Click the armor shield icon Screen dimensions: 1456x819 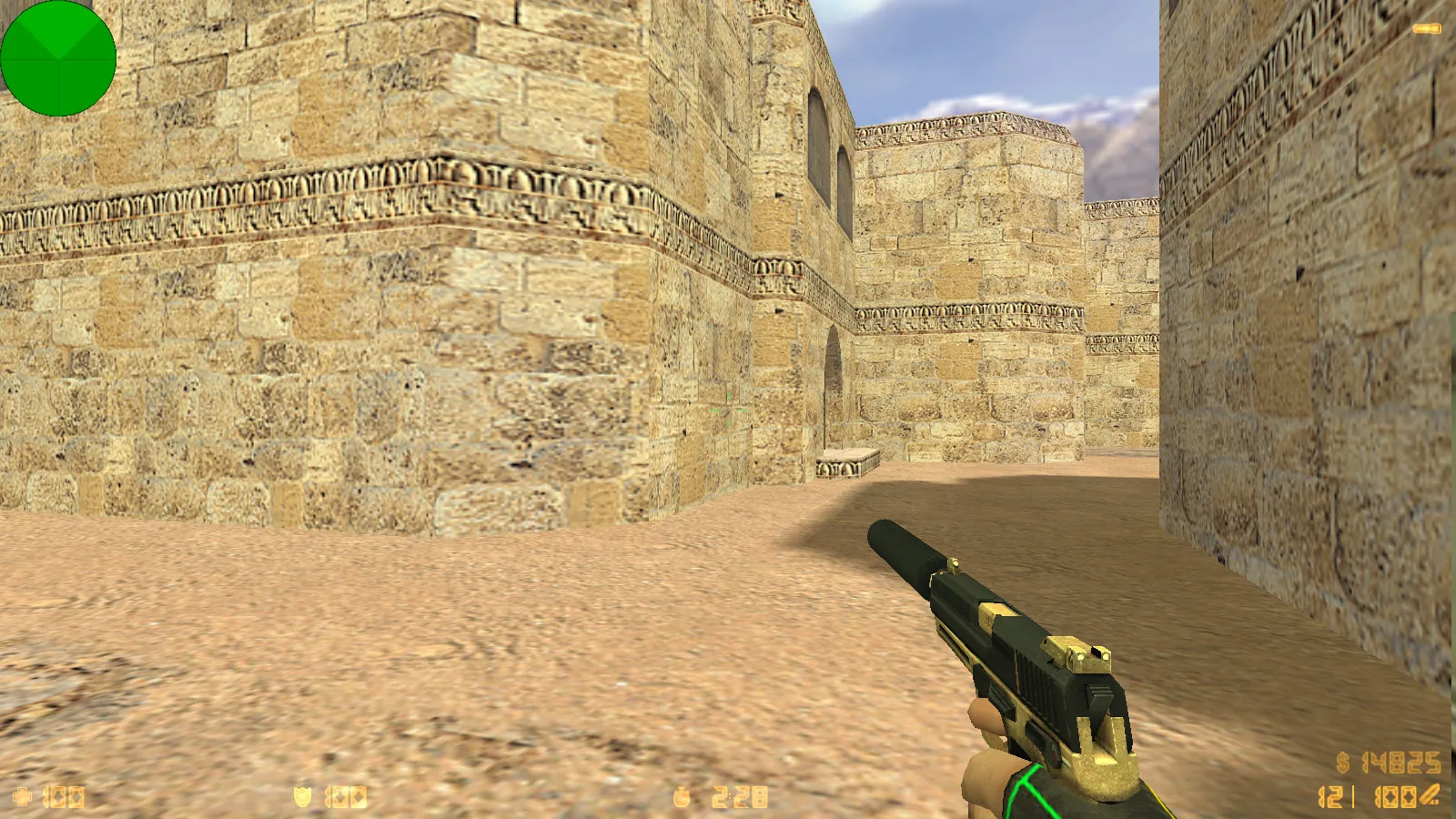[302, 798]
